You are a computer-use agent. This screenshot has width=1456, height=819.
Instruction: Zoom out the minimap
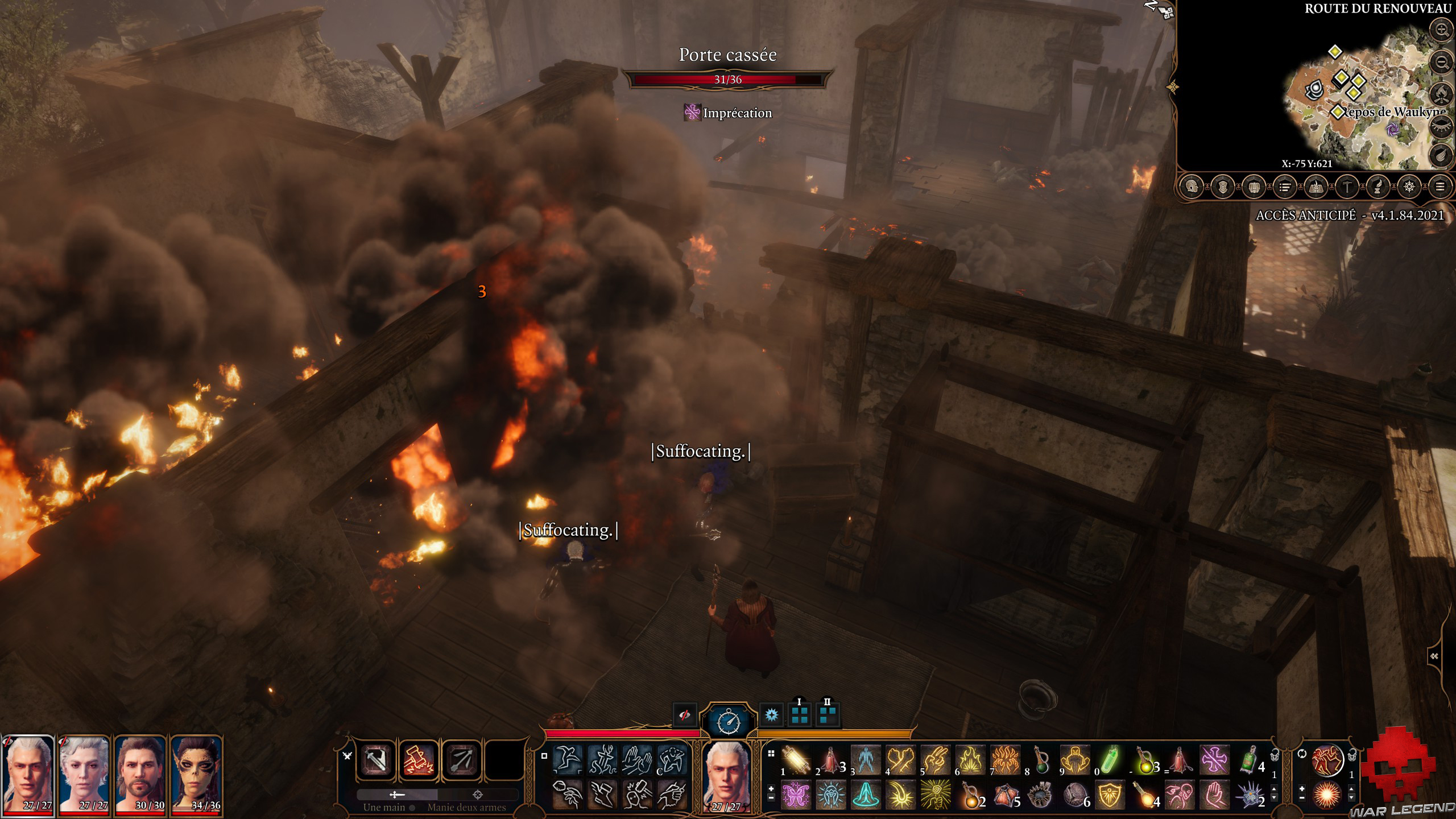(1442, 61)
